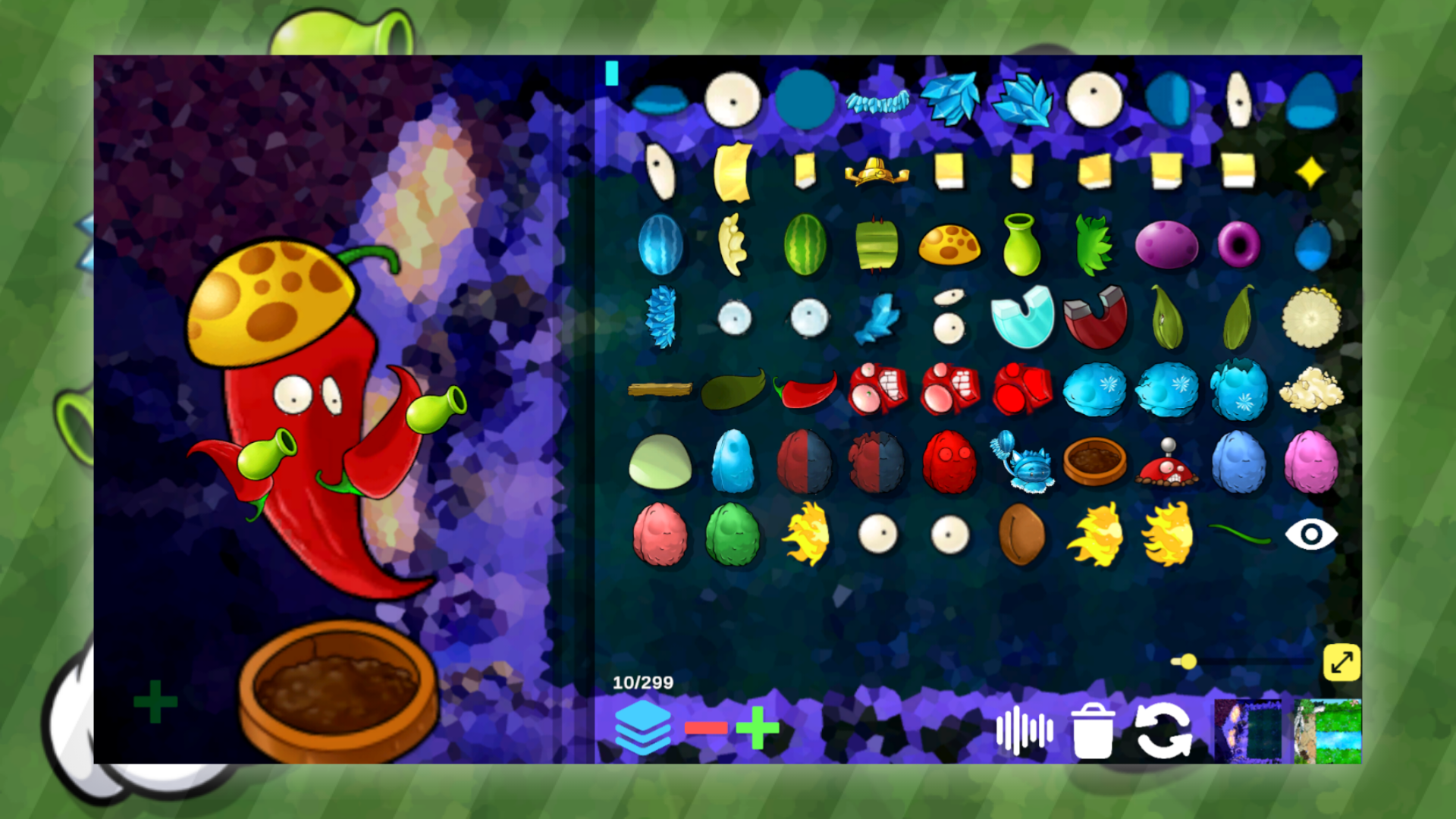Click the teal indicator at top left
1456x819 pixels.
[611, 72]
